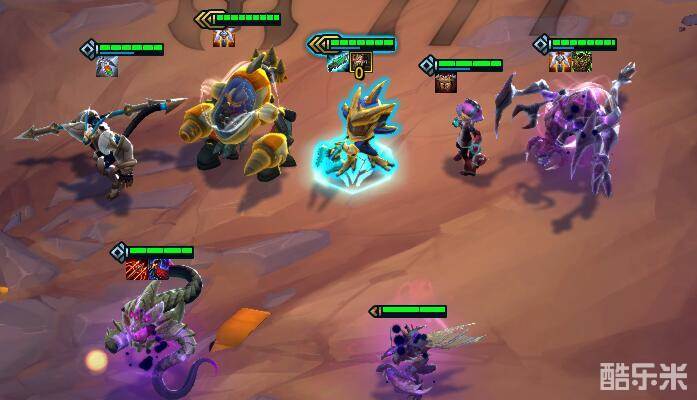Inspect the brown item showing a 0 counter
The width and height of the screenshot is (697, 400).
pos(361,64)
